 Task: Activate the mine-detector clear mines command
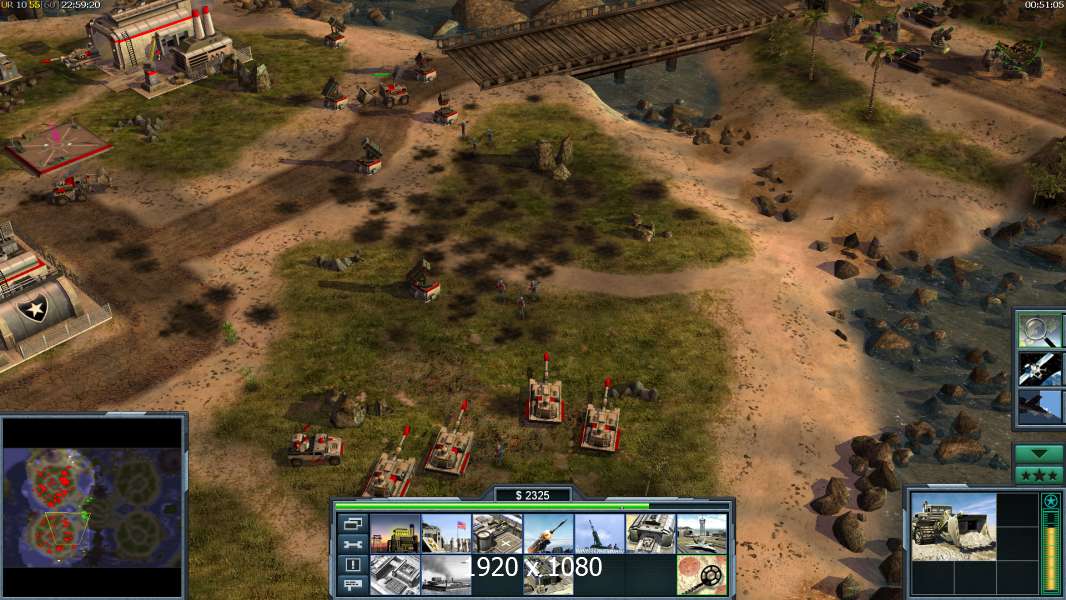click(701, 575)
